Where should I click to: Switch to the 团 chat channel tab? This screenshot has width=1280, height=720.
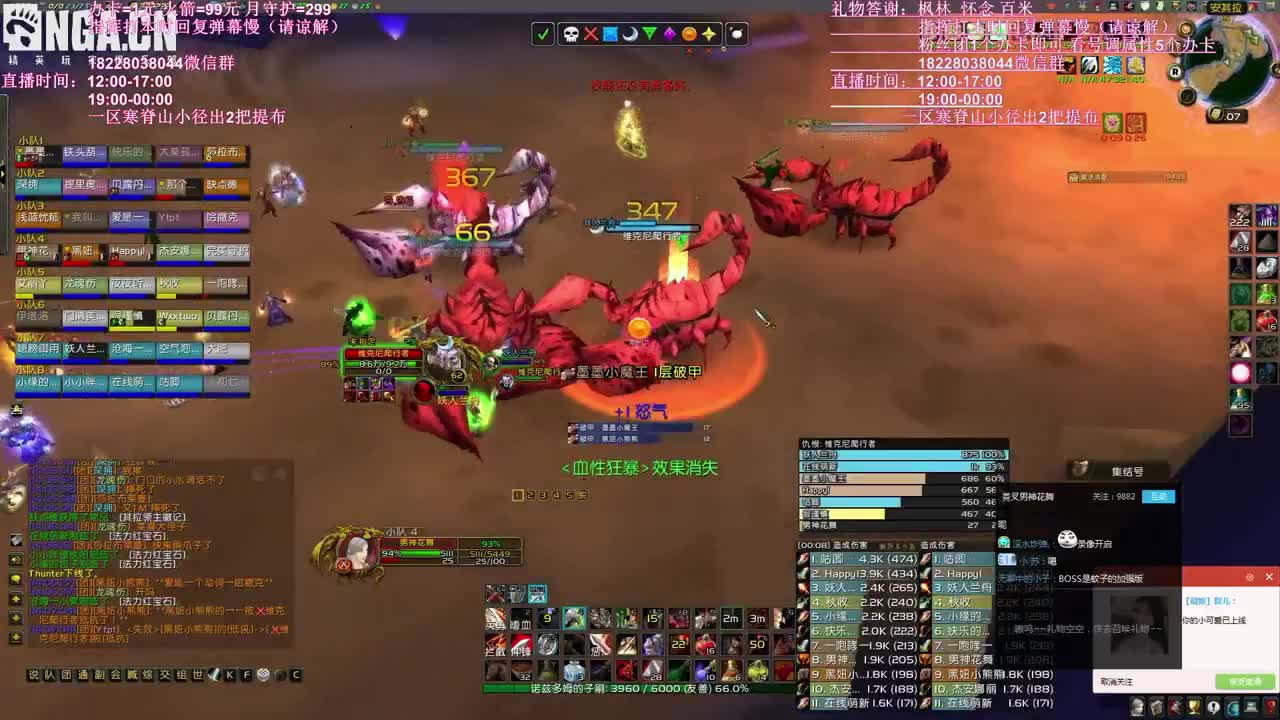(66, 674)
